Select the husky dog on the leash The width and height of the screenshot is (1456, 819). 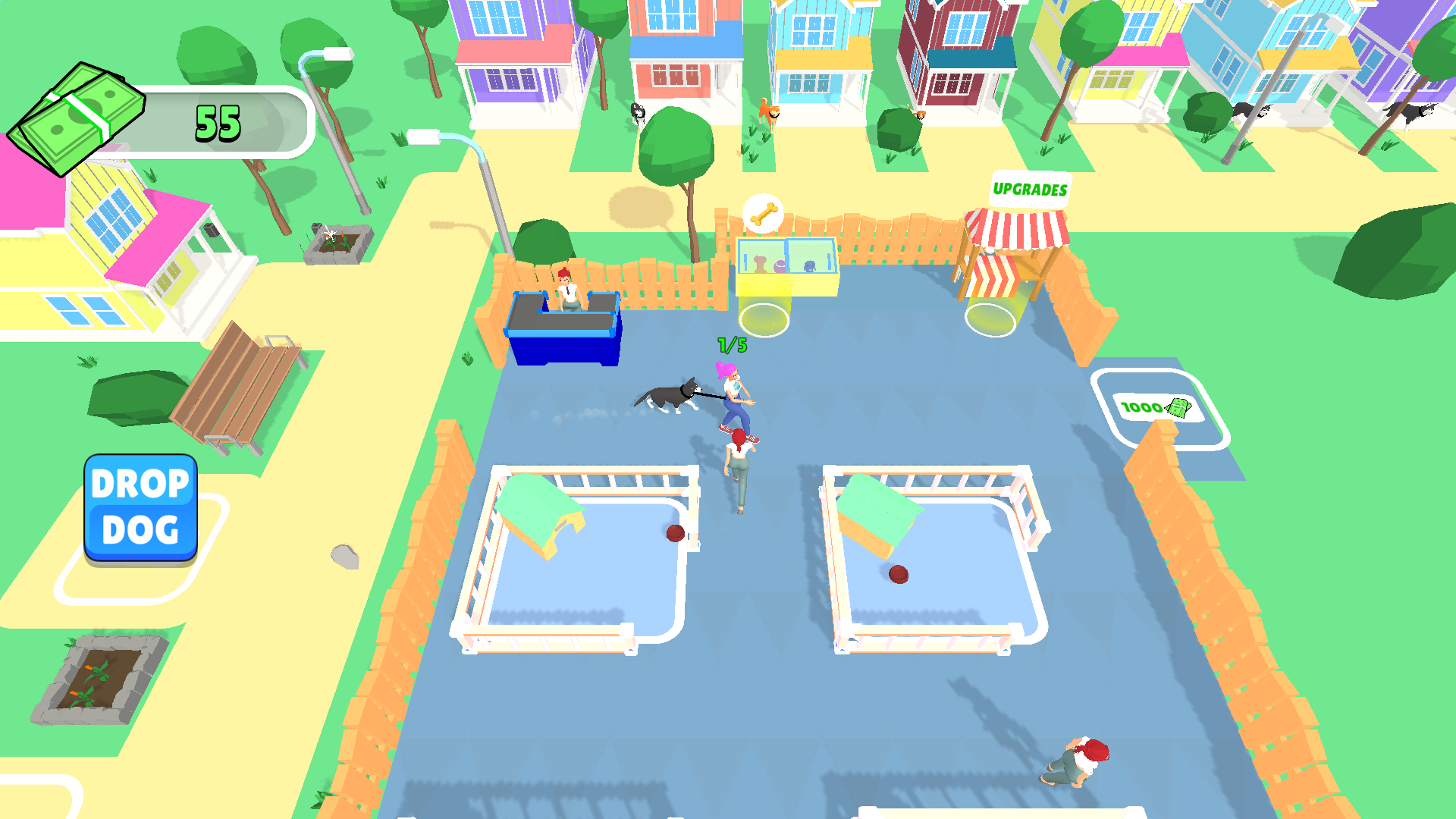(x=670, y=394)
